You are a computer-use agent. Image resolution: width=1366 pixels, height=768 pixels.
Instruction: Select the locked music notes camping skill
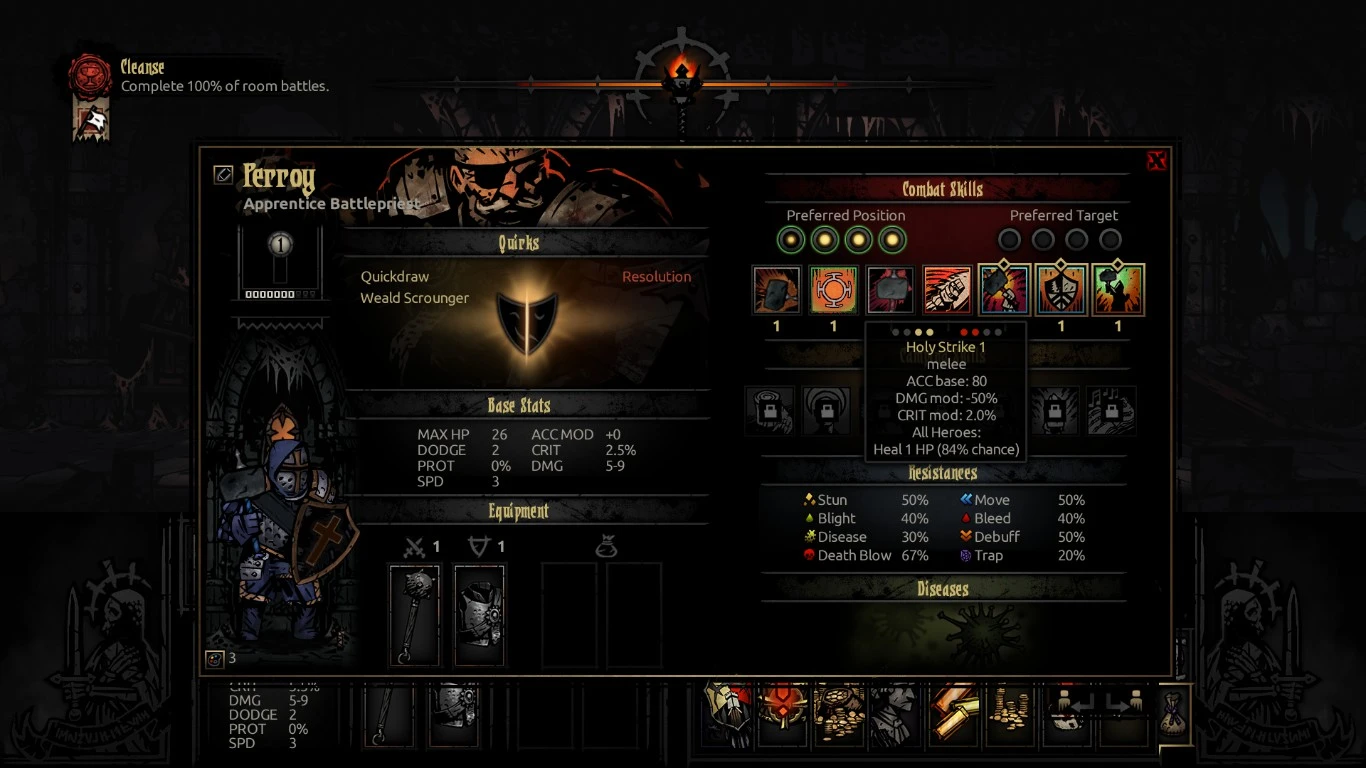click(x=1111, y=410)
